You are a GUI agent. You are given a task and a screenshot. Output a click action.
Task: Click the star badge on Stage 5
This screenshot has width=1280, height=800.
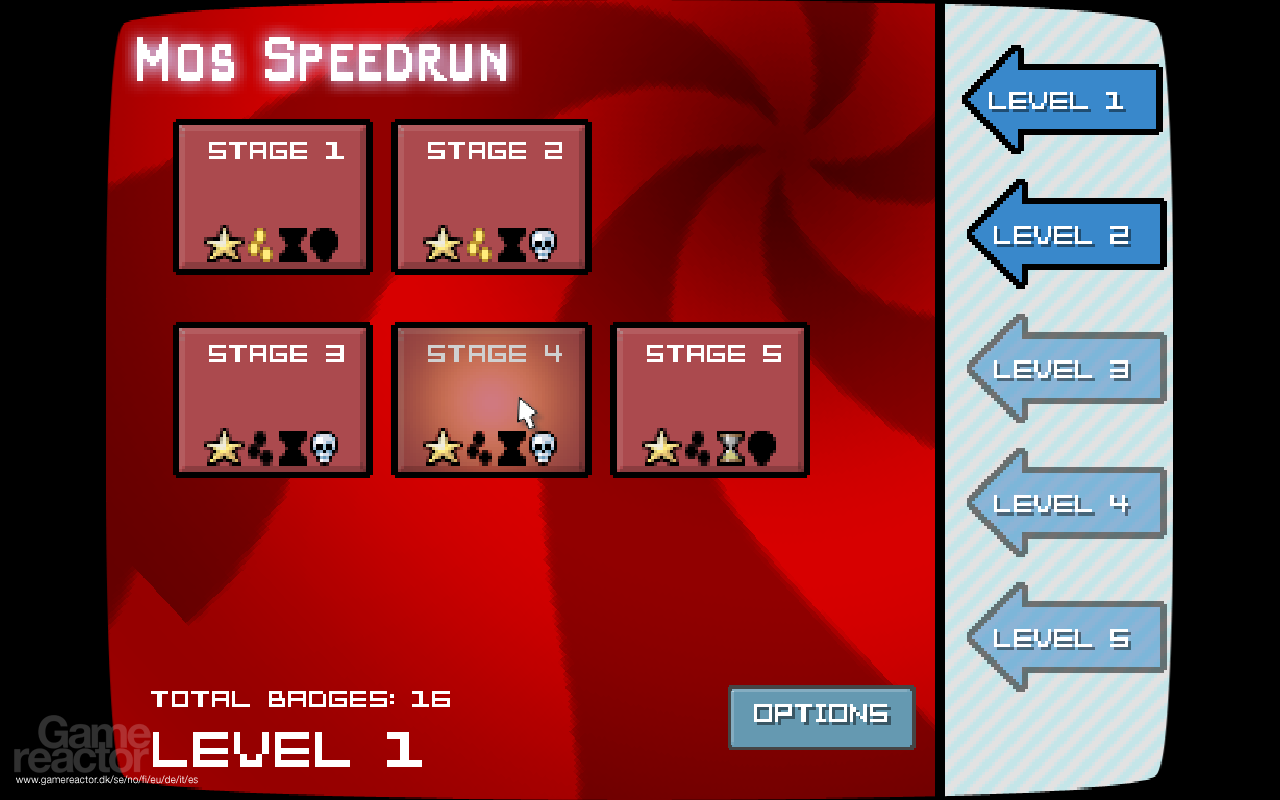(659, 448)
